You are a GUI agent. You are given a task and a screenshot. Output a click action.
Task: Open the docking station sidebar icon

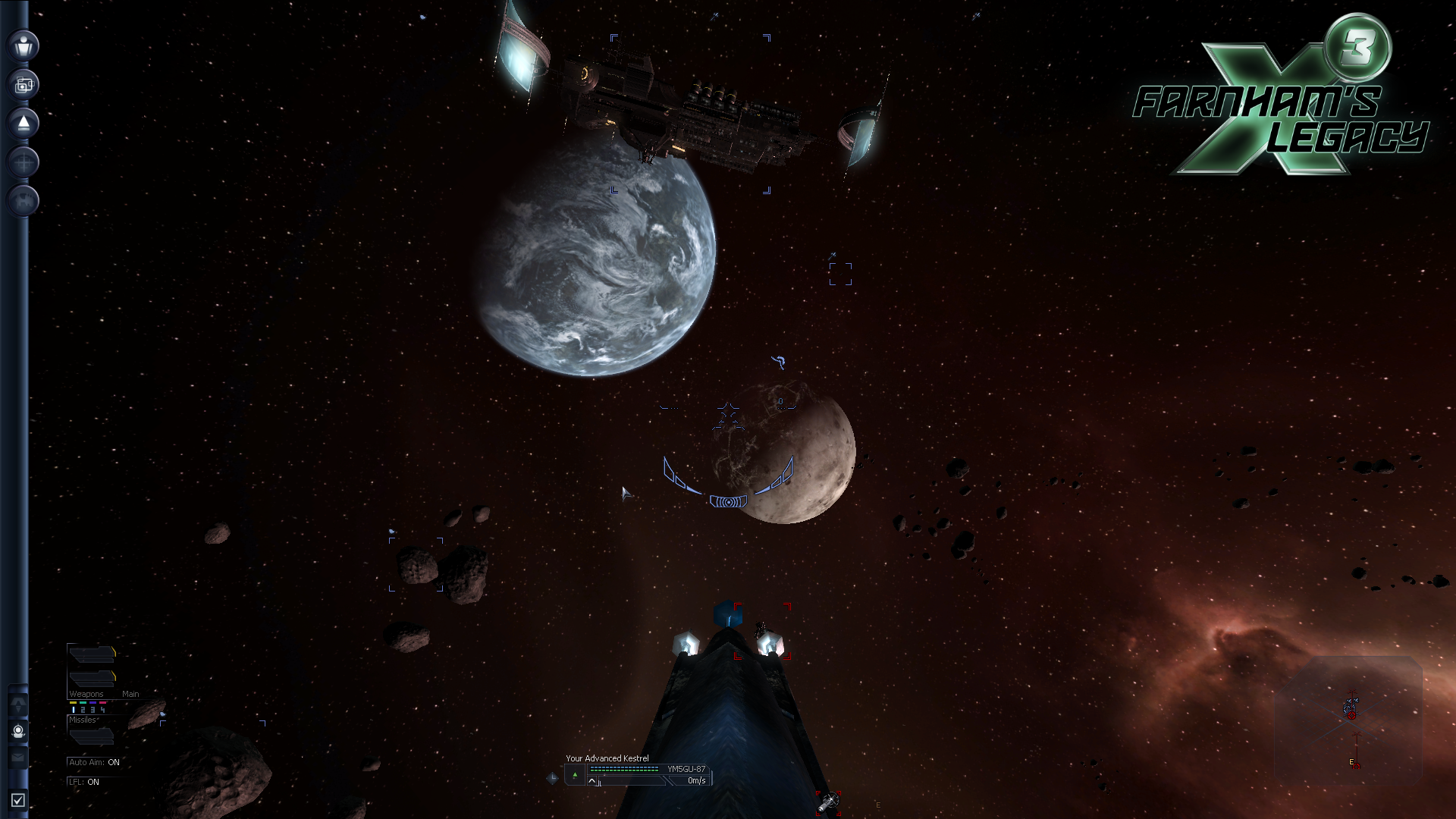click(x=24, y=201)
